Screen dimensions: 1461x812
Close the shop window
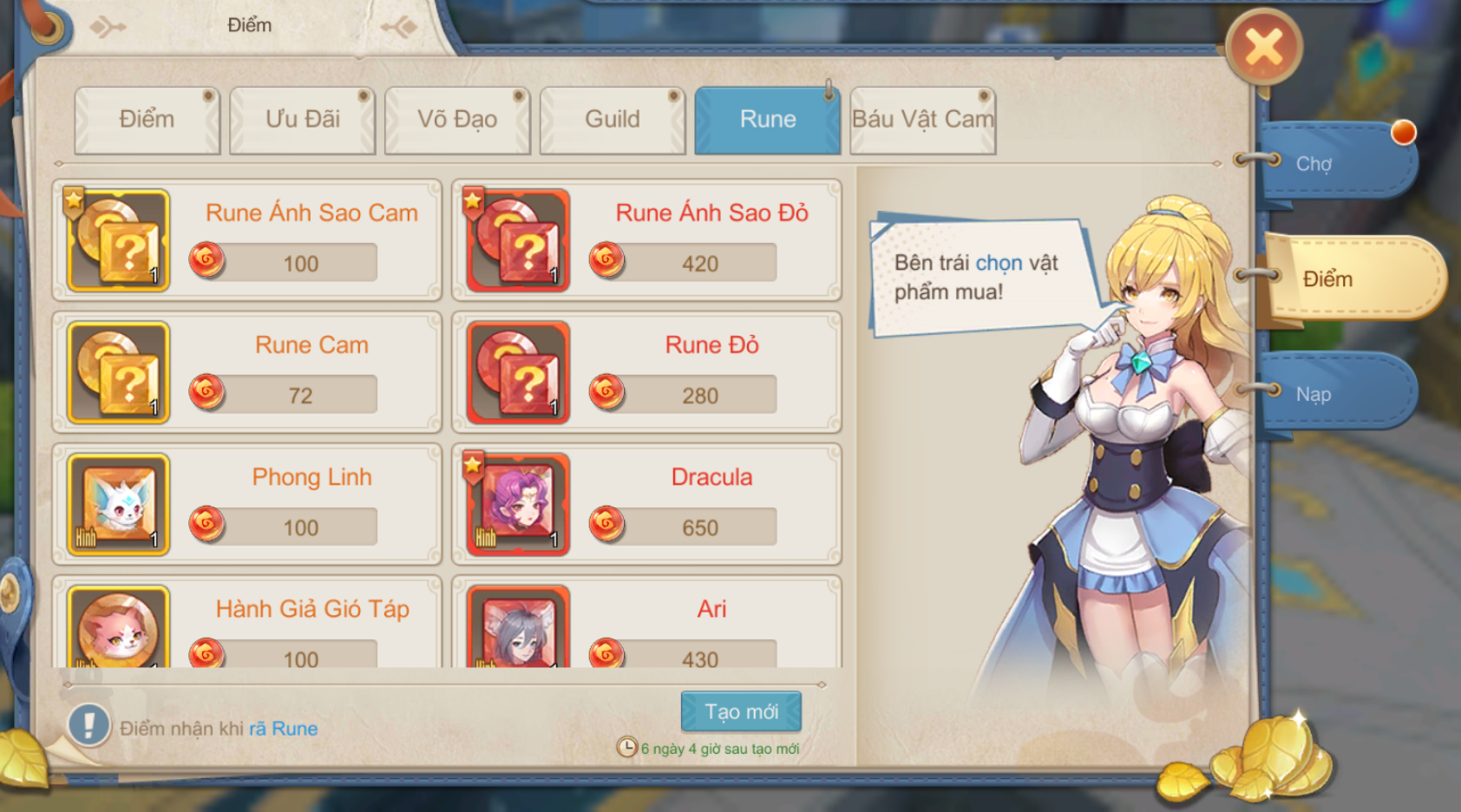click(x=1263, y=47)
